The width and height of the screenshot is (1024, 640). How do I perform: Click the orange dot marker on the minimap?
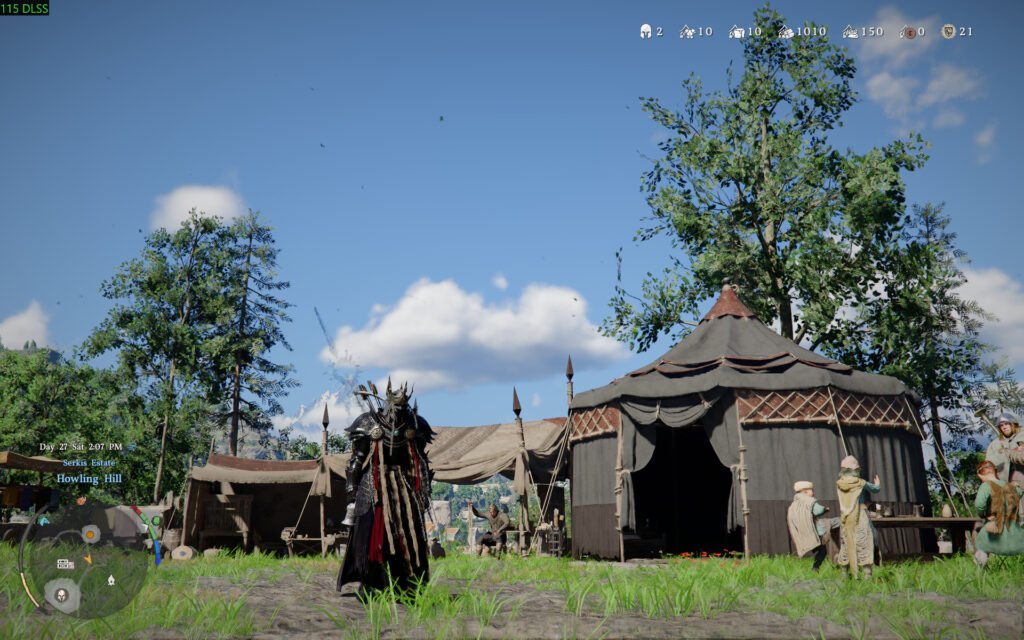pyautogui.click(x=90, y=533)
